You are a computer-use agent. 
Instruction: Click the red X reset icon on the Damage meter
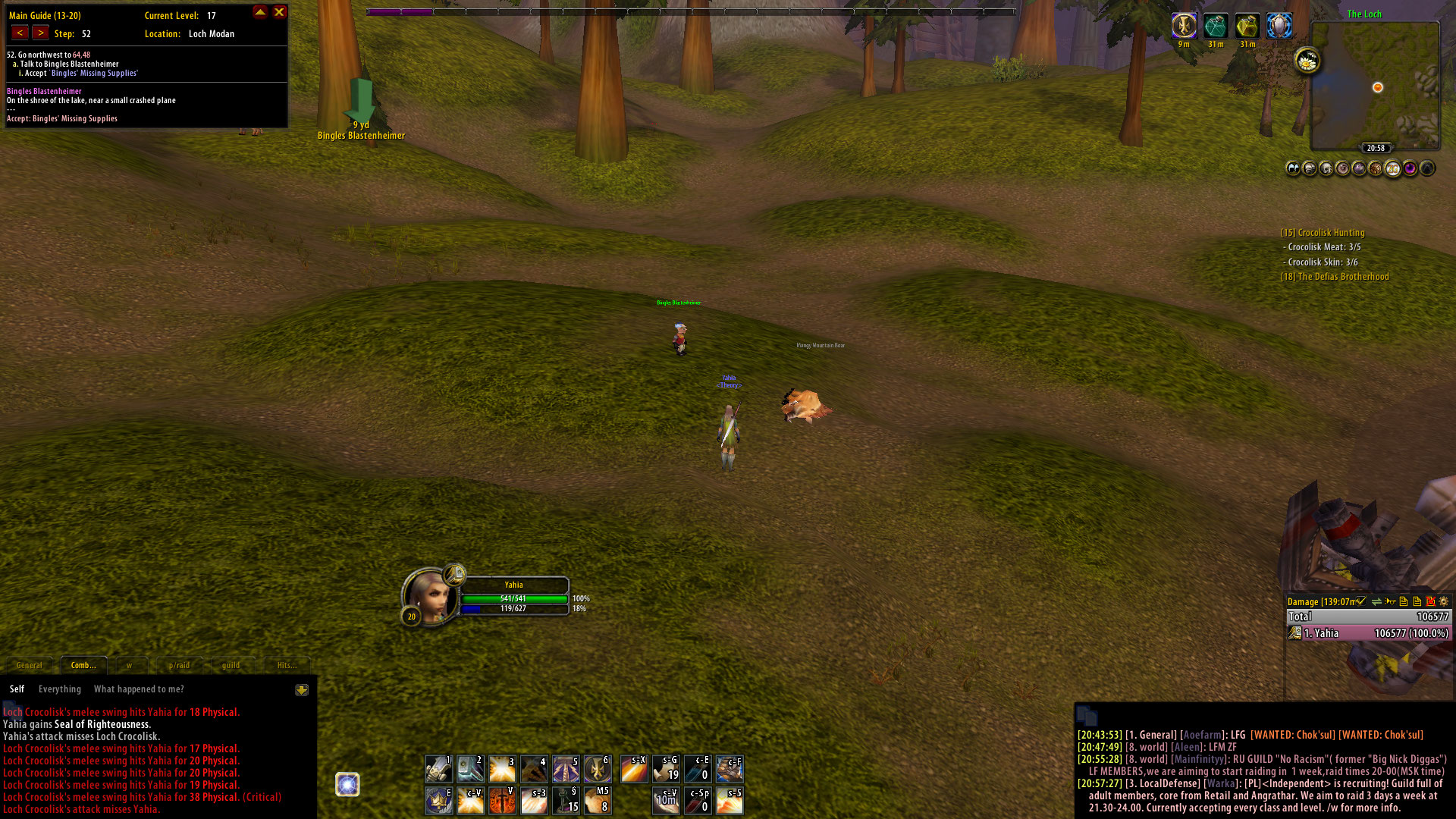[1430, 601]
